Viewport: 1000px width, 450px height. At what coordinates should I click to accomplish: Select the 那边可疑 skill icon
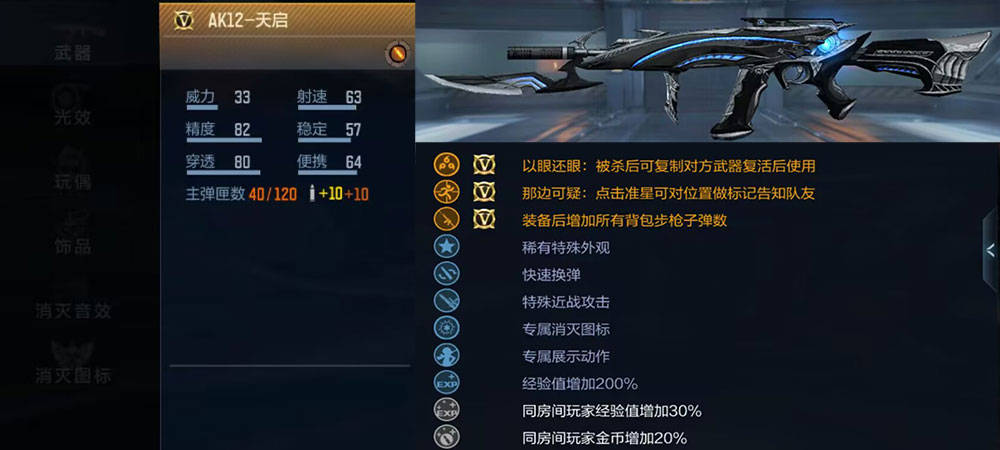coord(446,192)
